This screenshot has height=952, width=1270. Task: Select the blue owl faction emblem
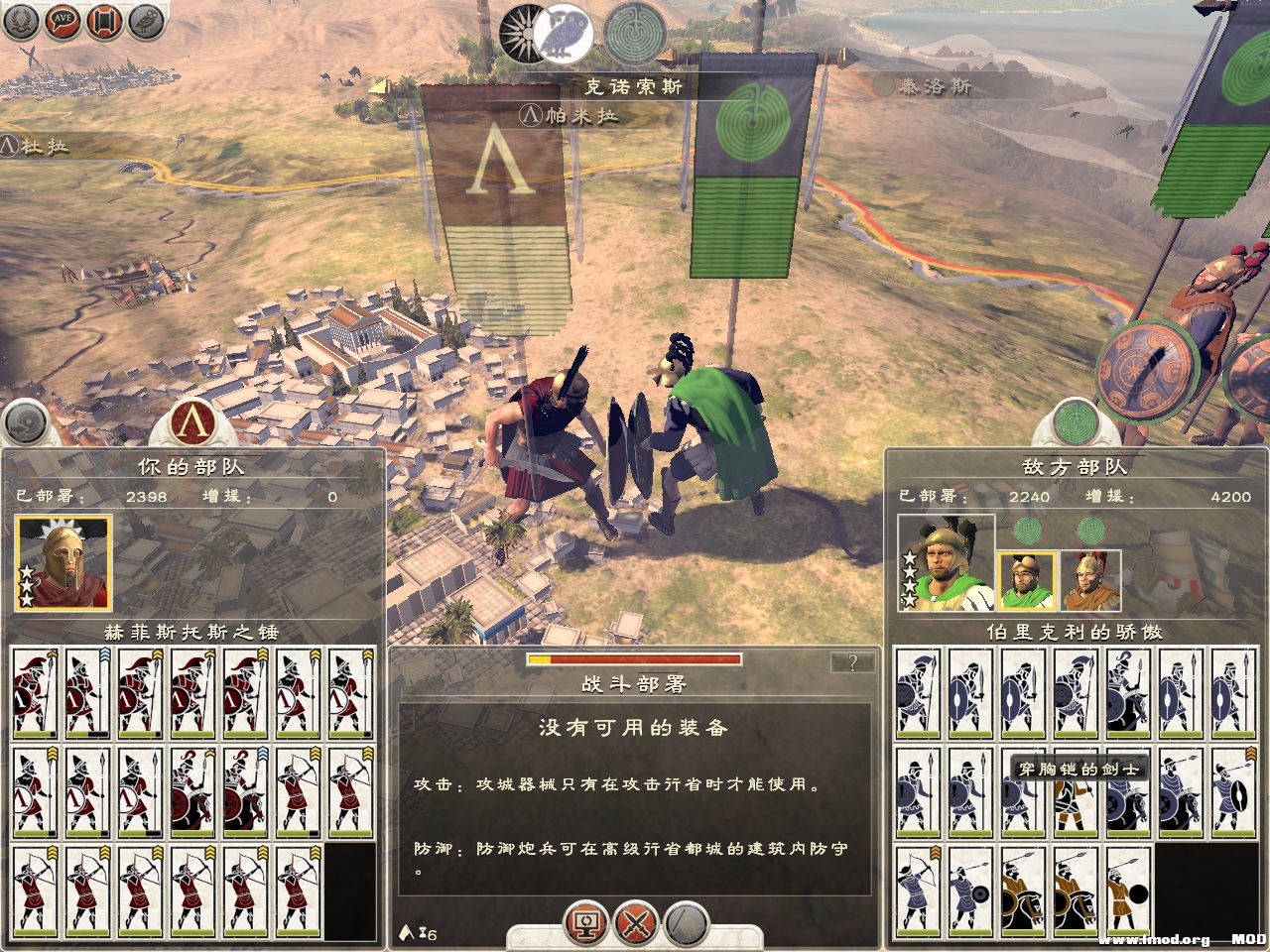click(x=566, y=30)
